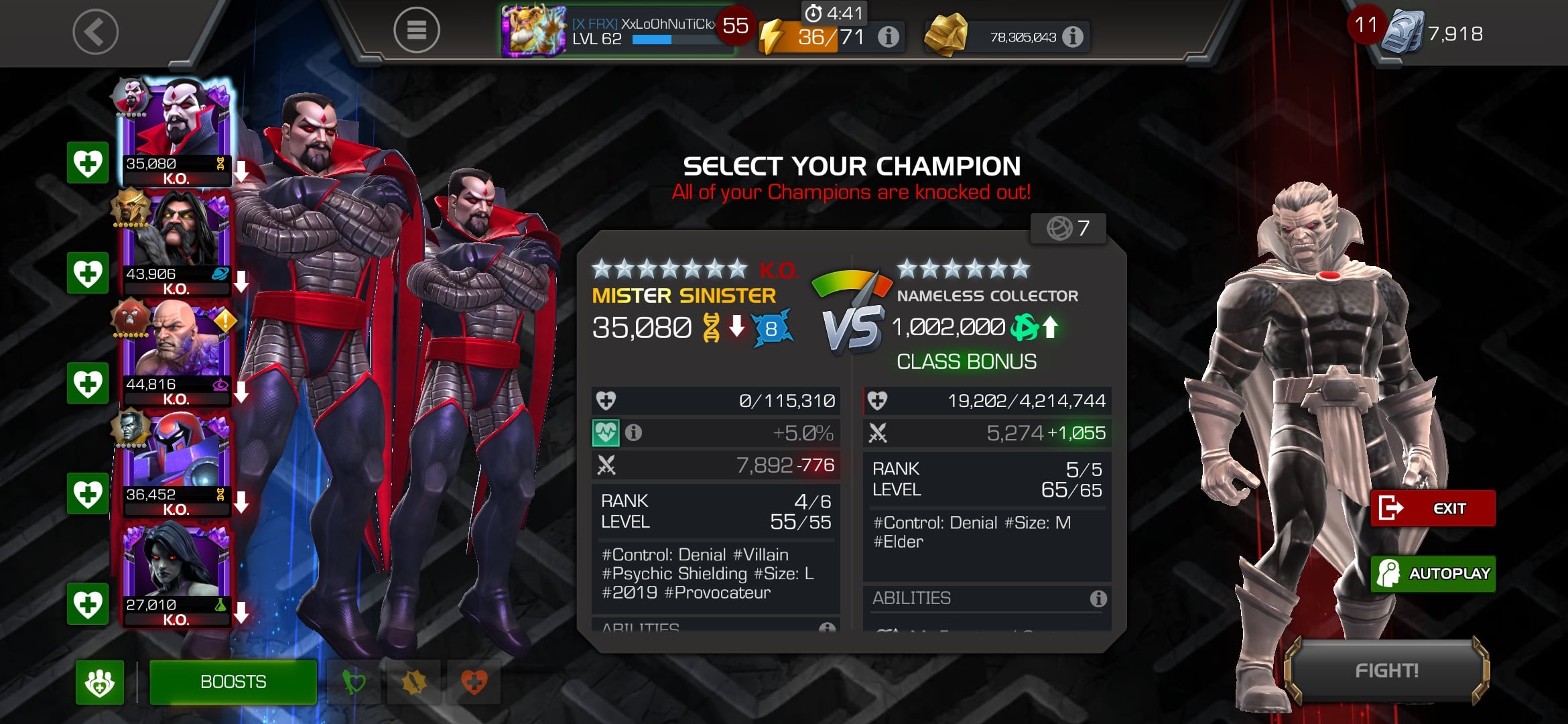This screenshot has width=1568, height=724.
Task: Show info for Nameless Collector abilities
Action: pyautogui.click(x=1098, y=598)
